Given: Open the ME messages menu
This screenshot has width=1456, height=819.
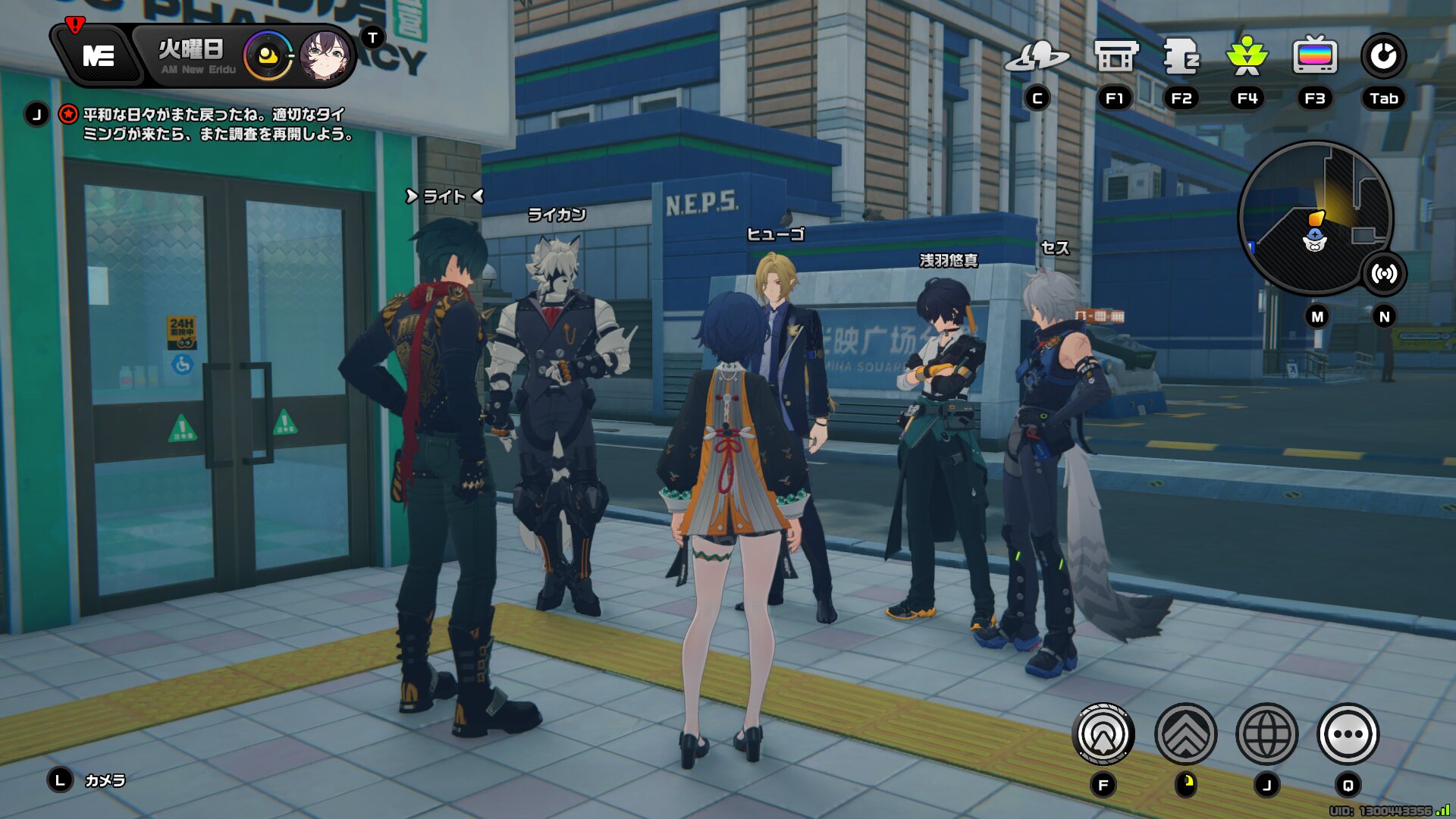Looking at the screenshot, I should coord(98,55).
